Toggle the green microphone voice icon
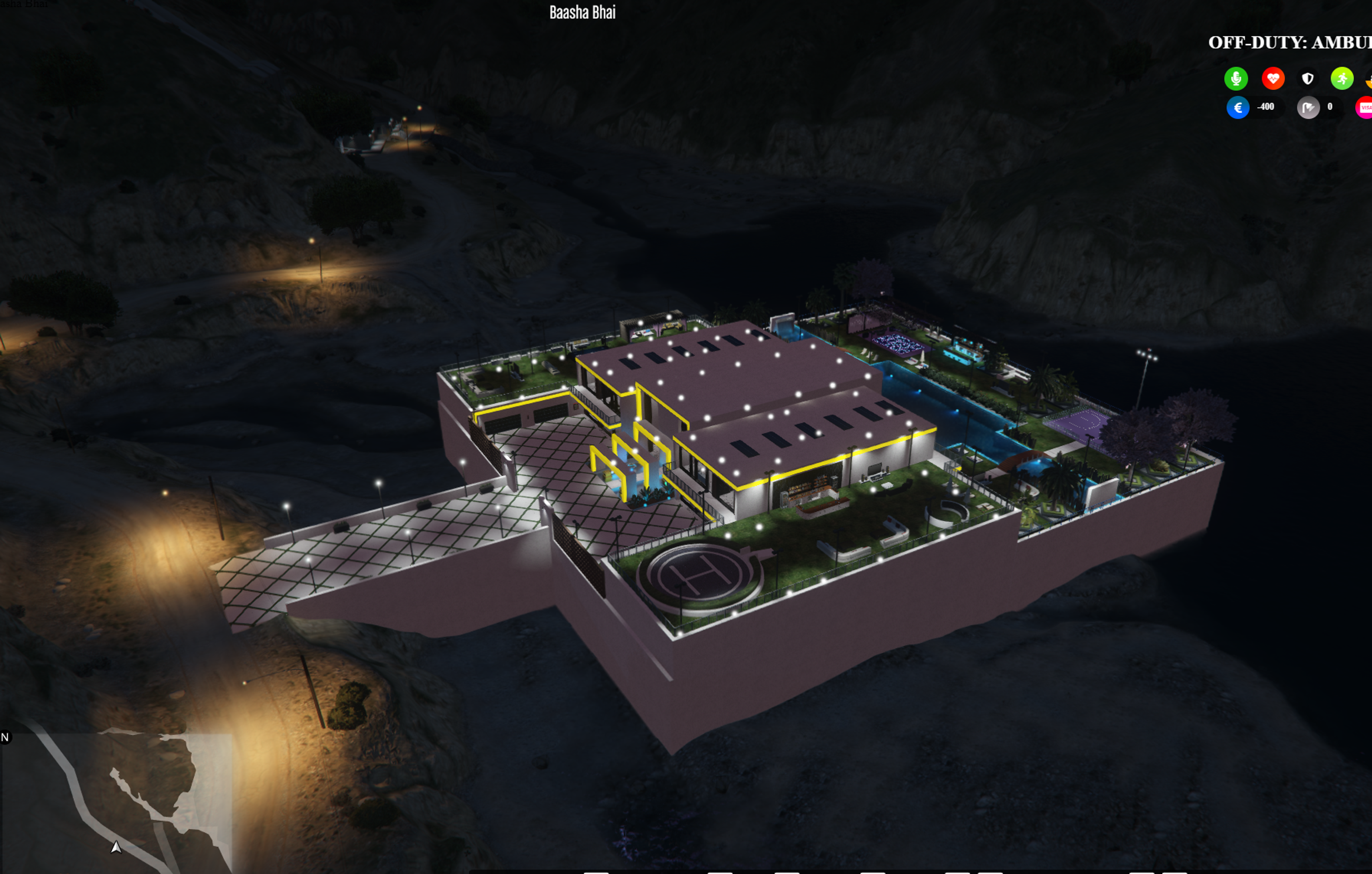1372x874 pixels. tap(1236, 79)
